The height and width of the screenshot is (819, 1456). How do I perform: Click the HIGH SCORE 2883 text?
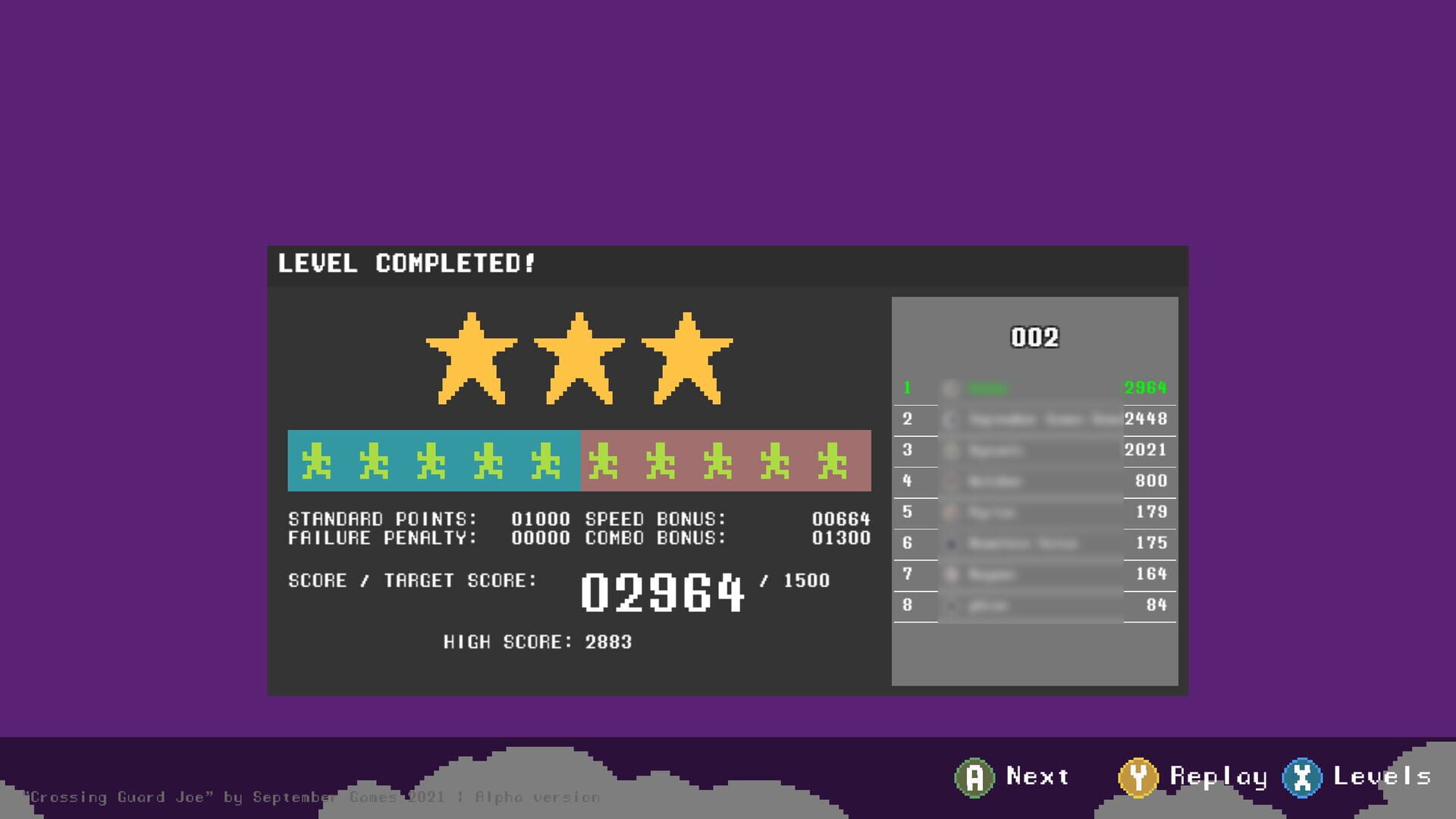click(x=538, y=641)
